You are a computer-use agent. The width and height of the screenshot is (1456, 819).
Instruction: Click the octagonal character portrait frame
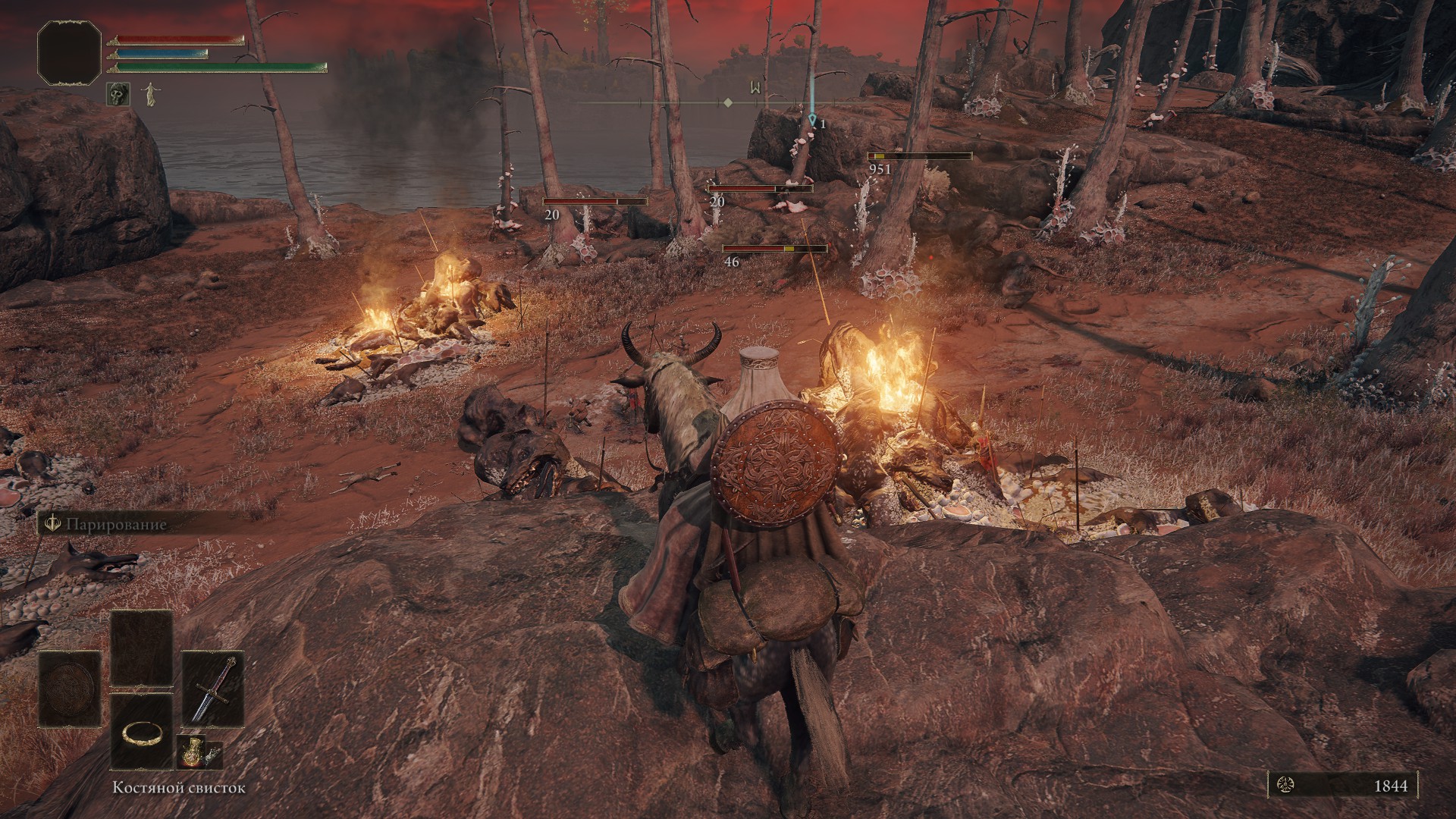click(x=70, y=52)
